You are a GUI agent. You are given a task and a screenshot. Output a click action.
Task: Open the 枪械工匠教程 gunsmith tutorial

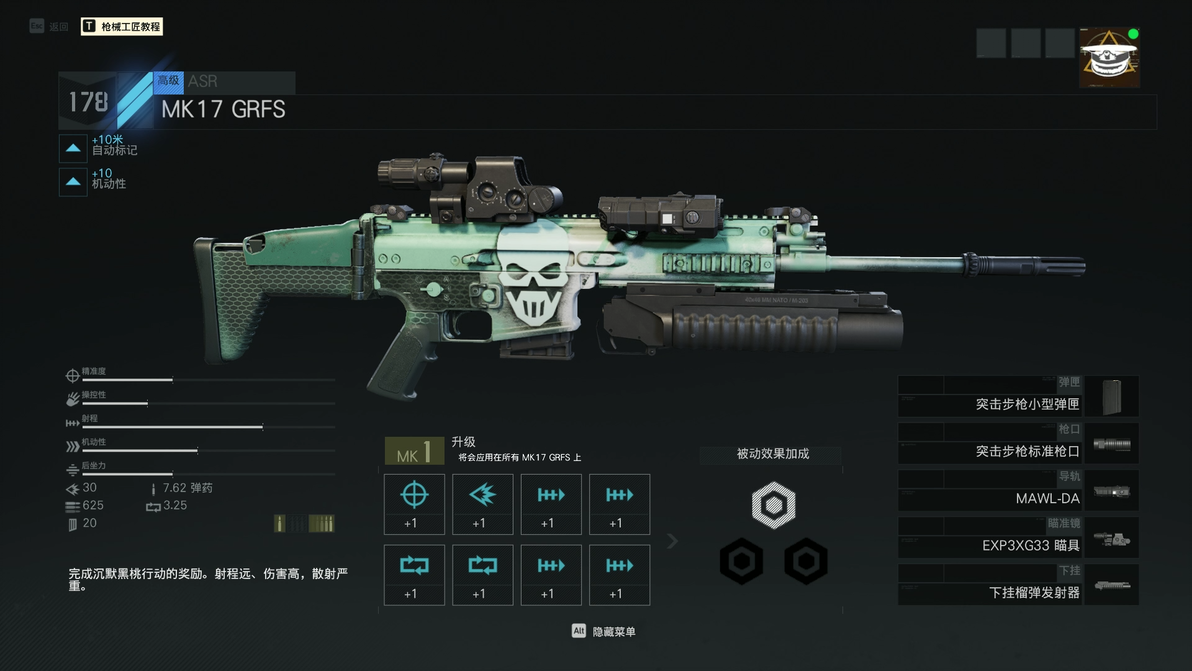pyautogui.click(x=122, y=27)
